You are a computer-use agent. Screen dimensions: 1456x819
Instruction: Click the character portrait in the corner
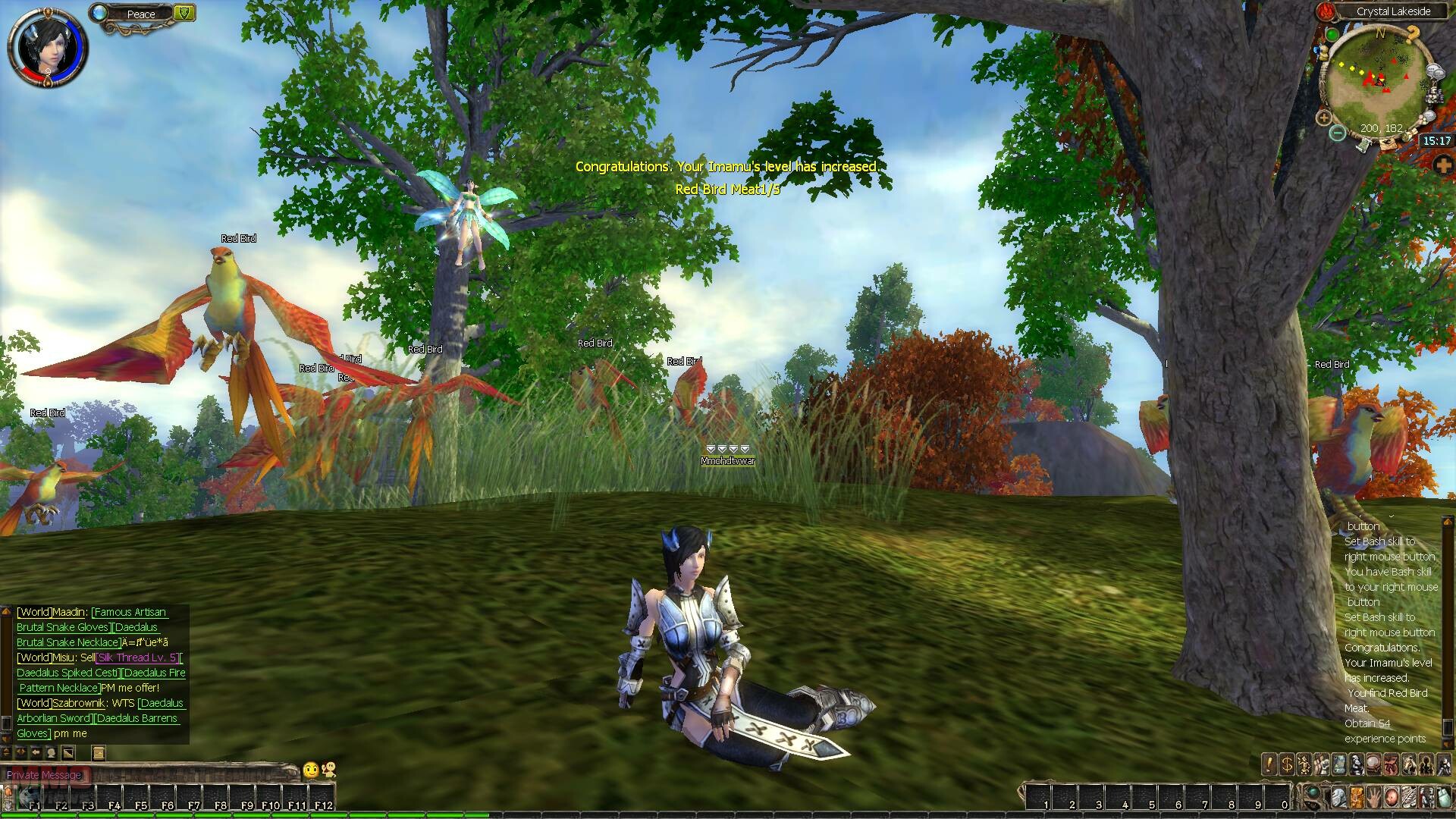tap(45, 45)
